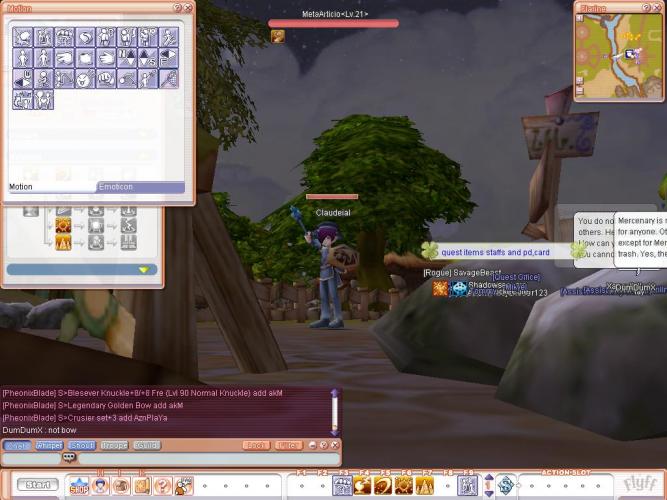Image resolution: width=667 pixels, height=500 pixels.
Task: Switch to the Emoticon tab
Action: click(140, 187)
